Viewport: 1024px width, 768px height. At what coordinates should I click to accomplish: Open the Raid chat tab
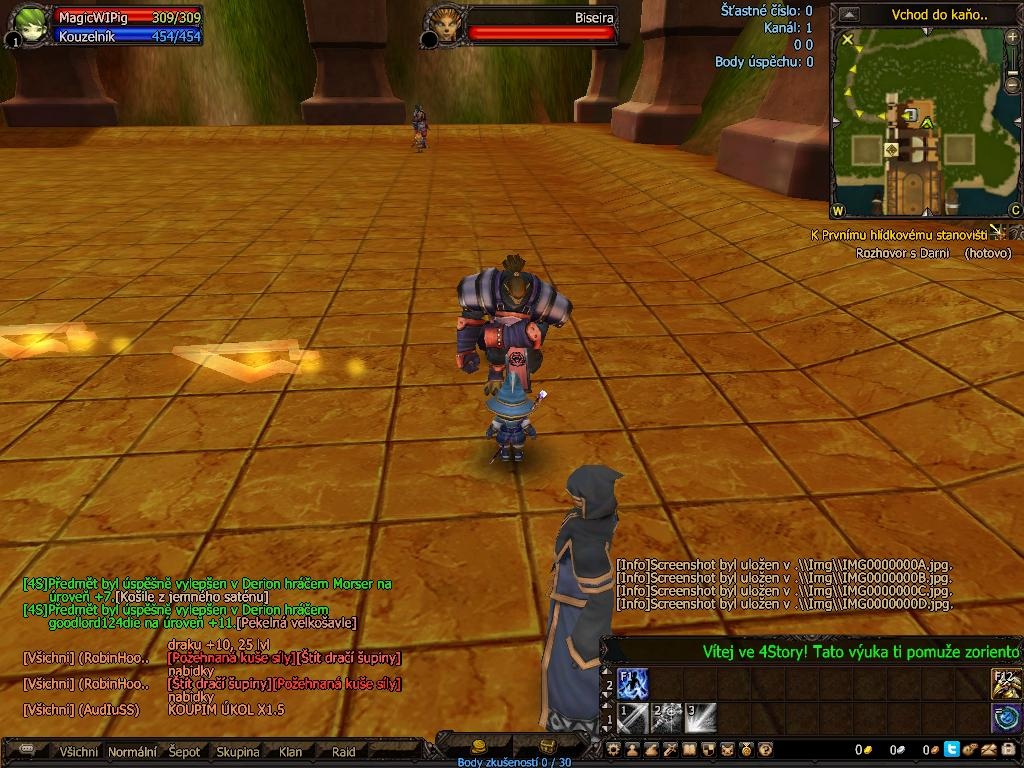click(344, 752)
